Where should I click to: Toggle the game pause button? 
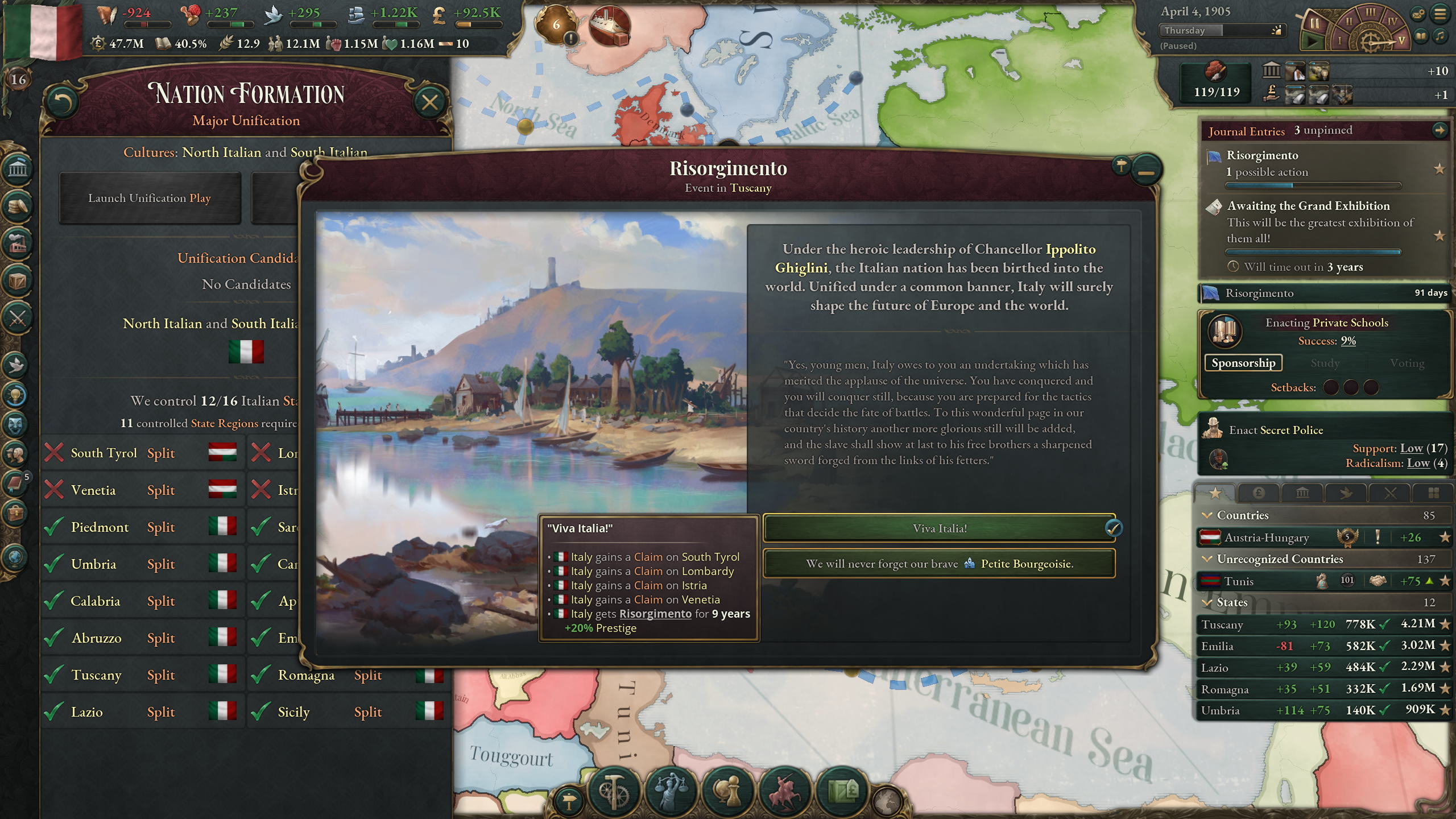tap(1314, 24)
